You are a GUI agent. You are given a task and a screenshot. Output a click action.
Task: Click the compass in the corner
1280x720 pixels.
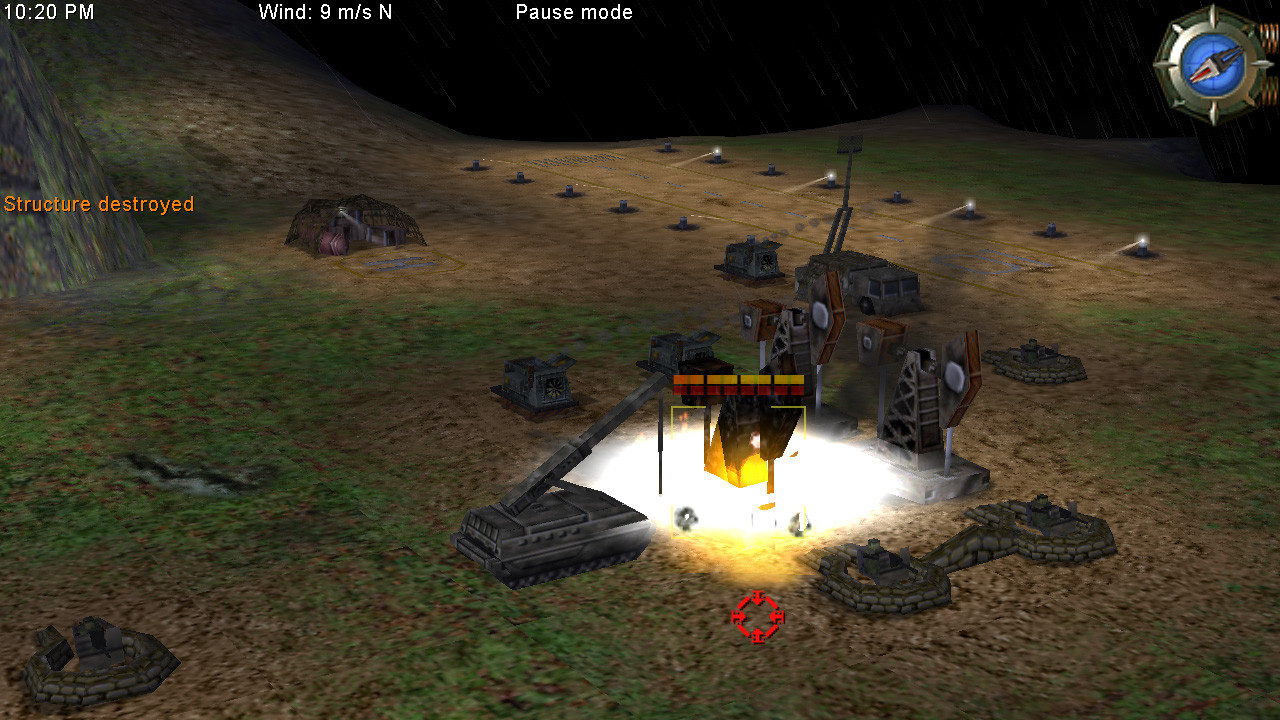[1213, 65]
